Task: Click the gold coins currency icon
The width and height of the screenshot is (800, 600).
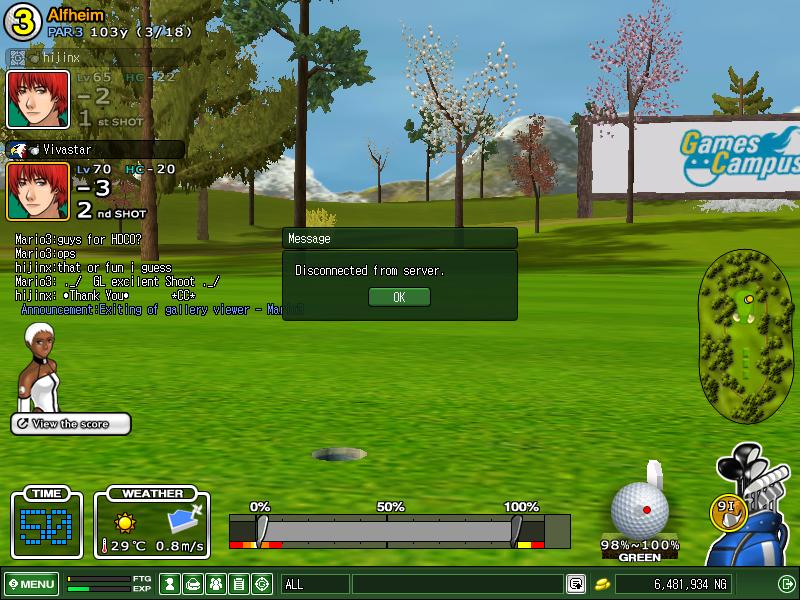Action: [x=603, y=584]
